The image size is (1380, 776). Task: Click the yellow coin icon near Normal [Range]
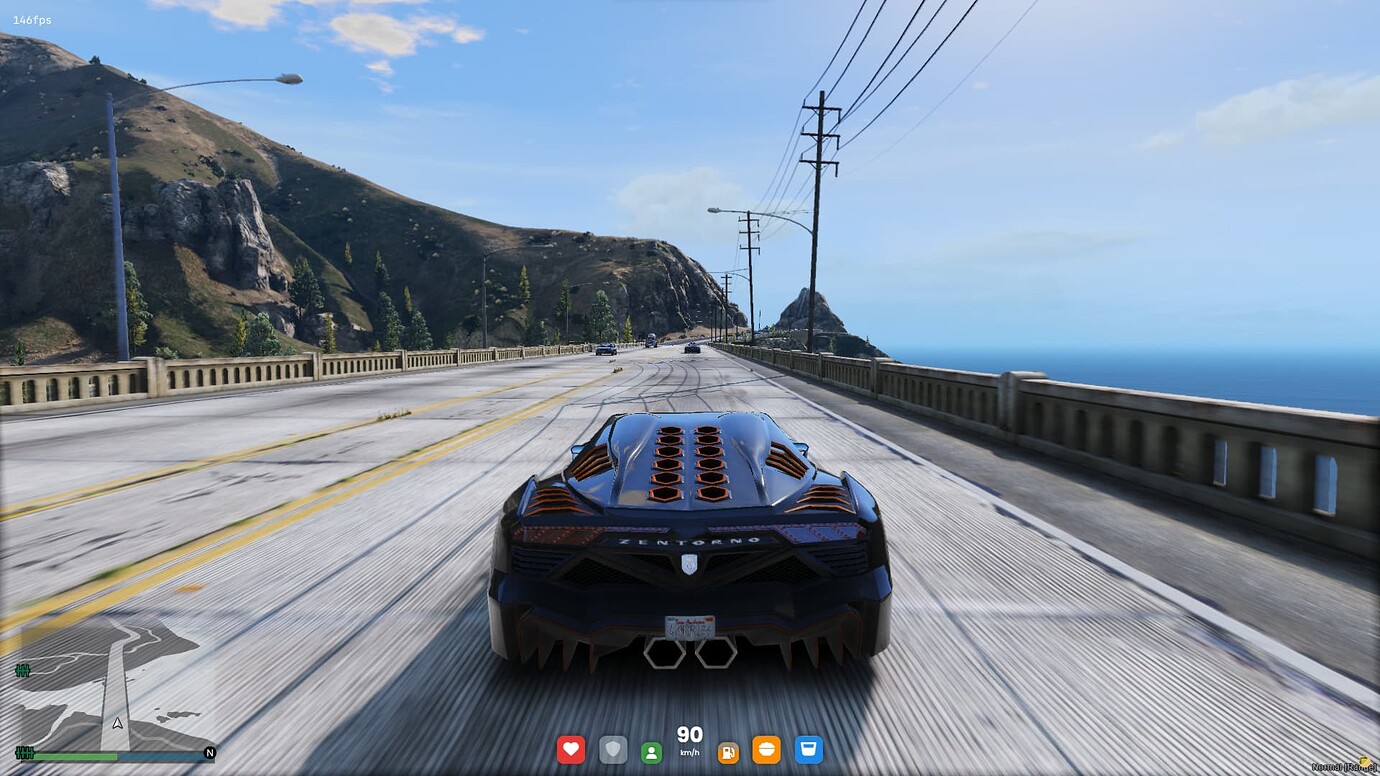click(1365, 761)
